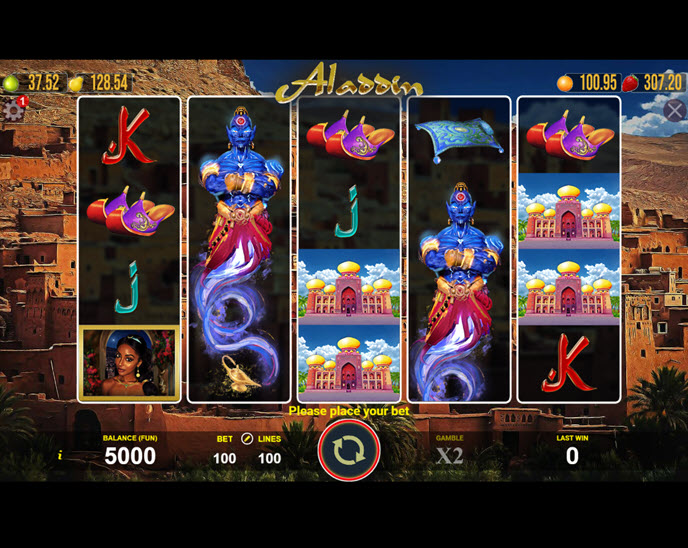
Task: Click the bet edit pencil icon
Action: 247,439
